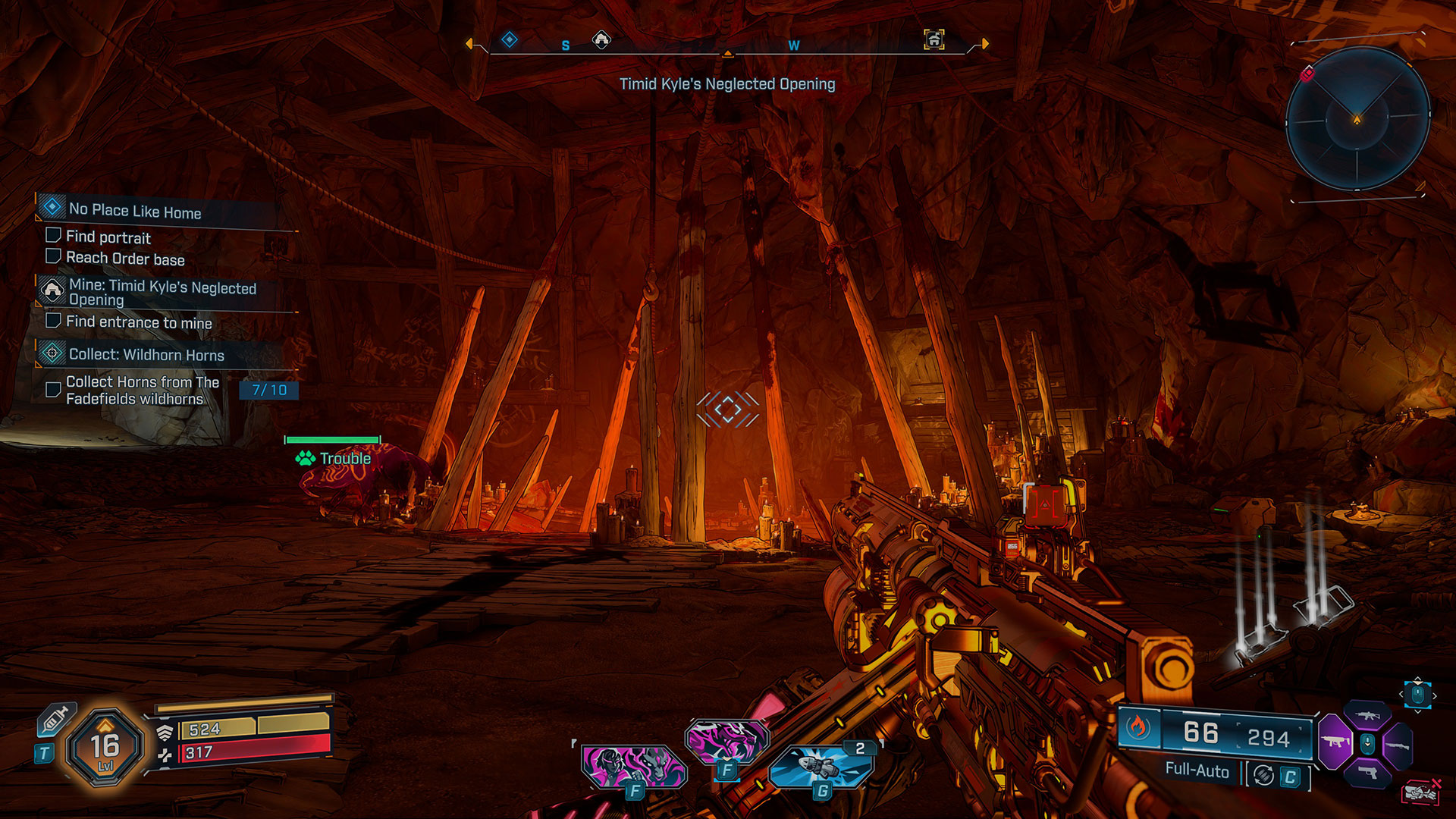This screenshot has width=1456, height=819.
Task: Click the Mine: Timid Kyle's Neglected Opening objective
Action: tap(162, 292)
